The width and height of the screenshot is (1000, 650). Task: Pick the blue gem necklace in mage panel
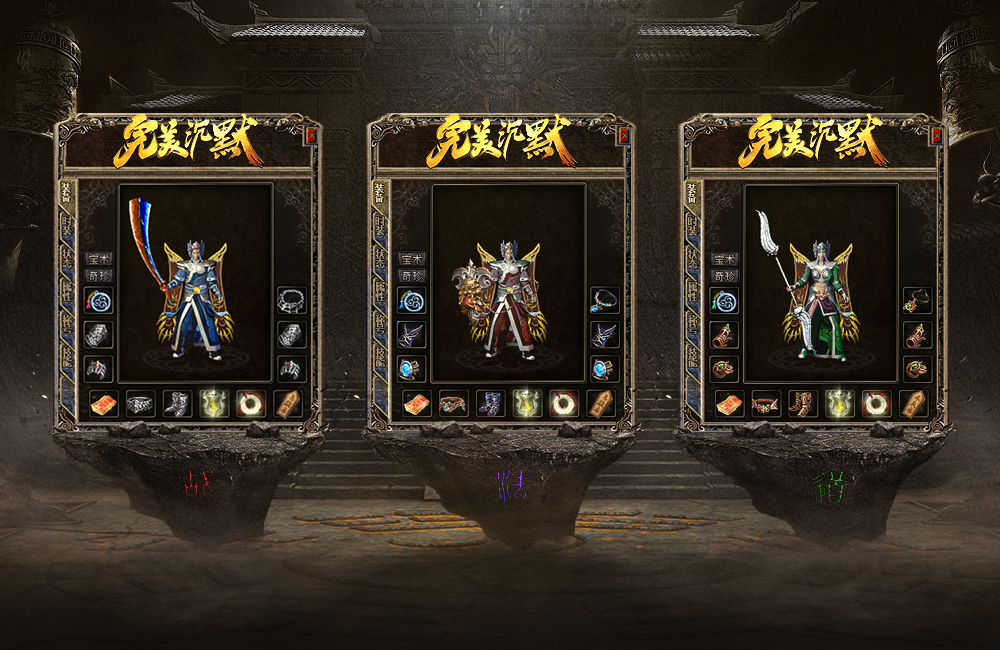[x=604, y=300]
